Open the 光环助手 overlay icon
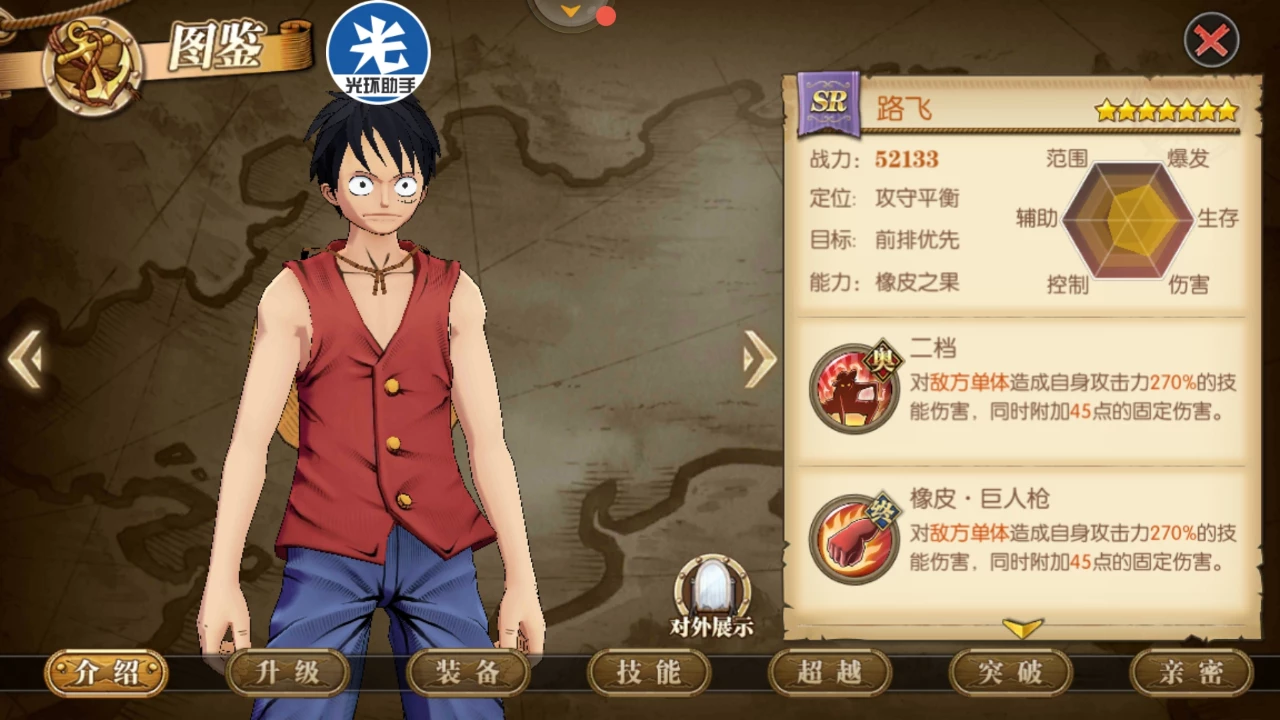This screenshot has height=720, width=1280. (378, 53)
